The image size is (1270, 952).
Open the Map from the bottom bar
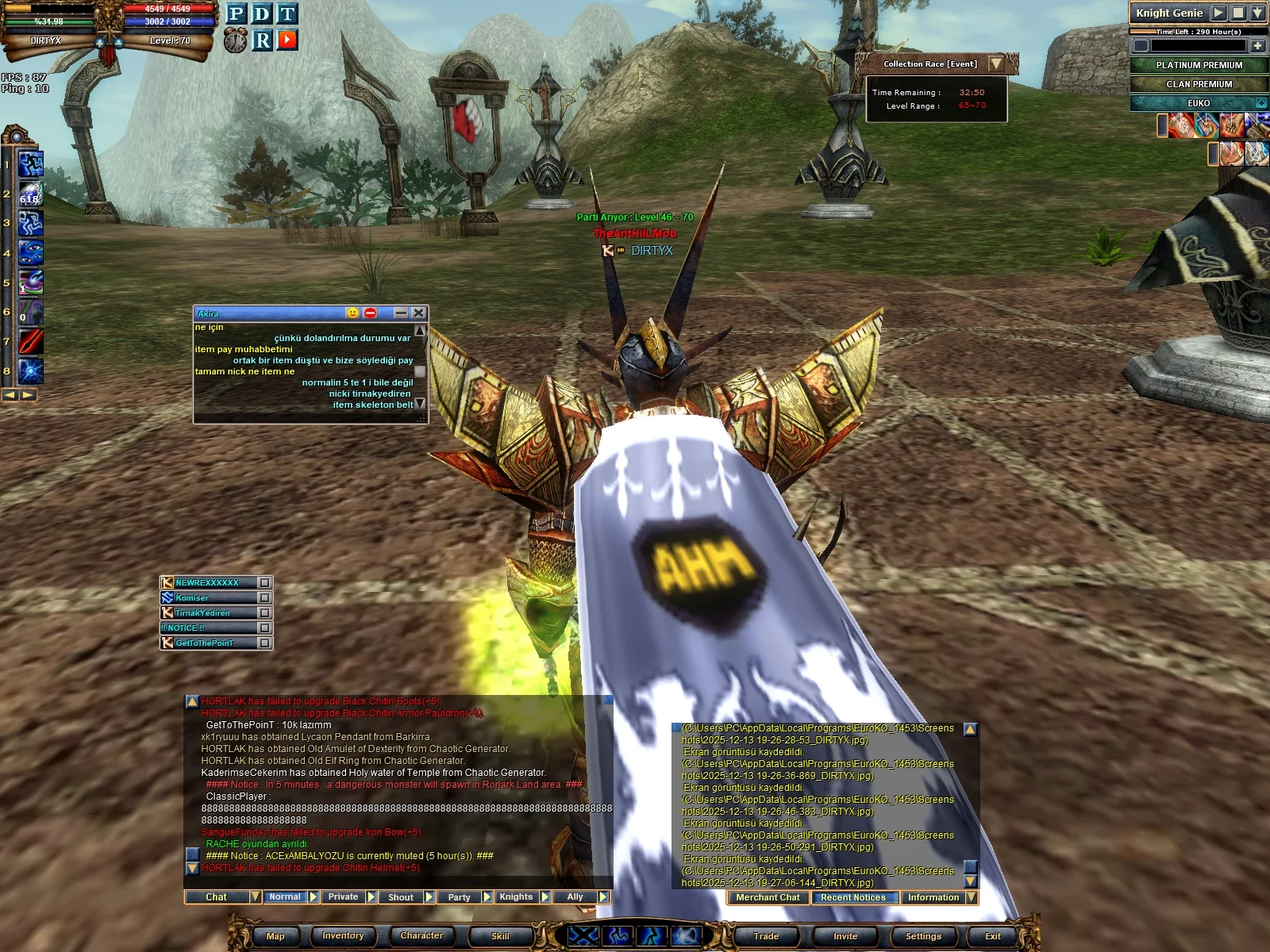pyautogui.click(x=275, y=936)
